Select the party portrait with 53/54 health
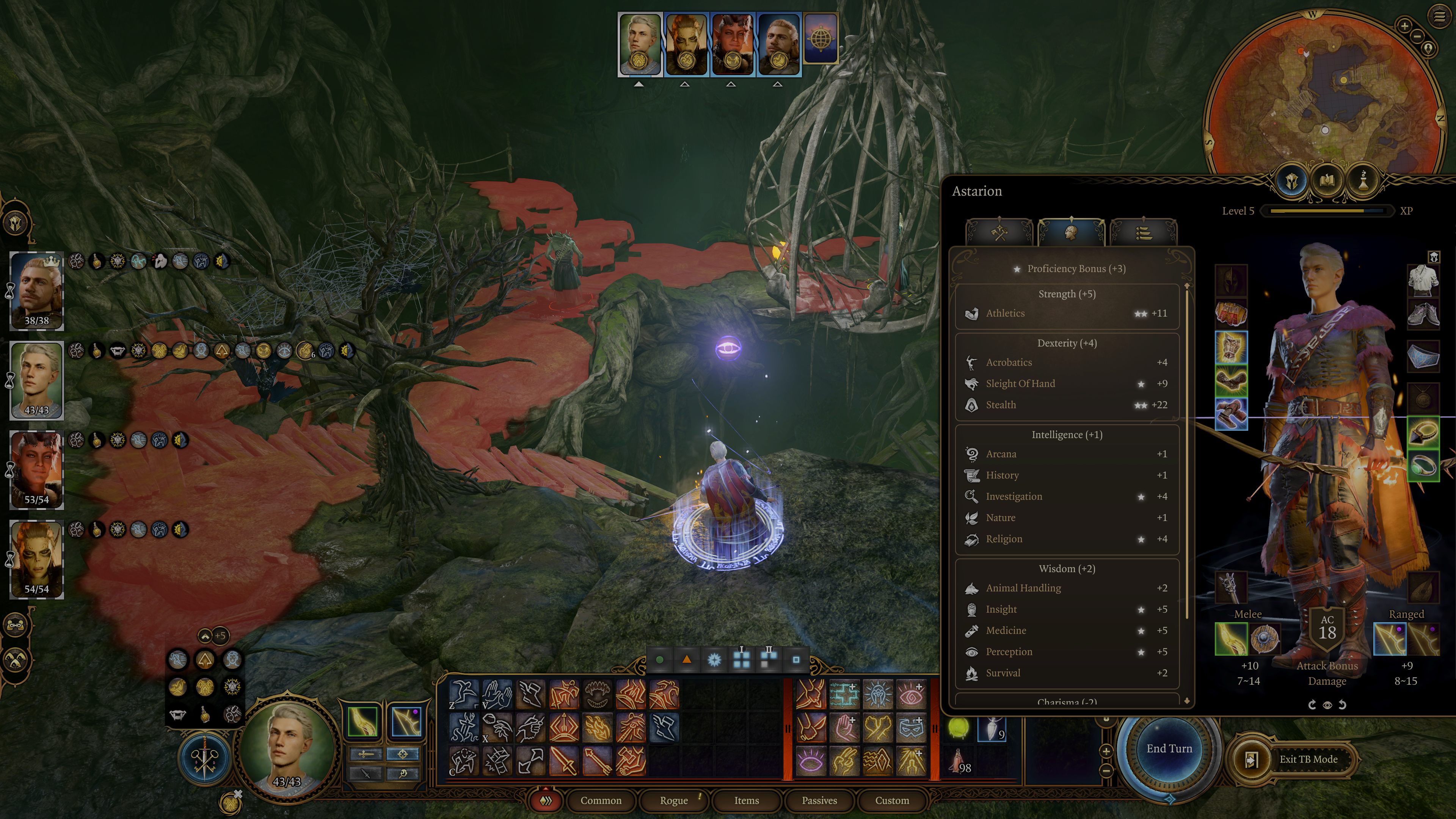The width and height of the screenshot is (1456, 819). click(37, 470)
